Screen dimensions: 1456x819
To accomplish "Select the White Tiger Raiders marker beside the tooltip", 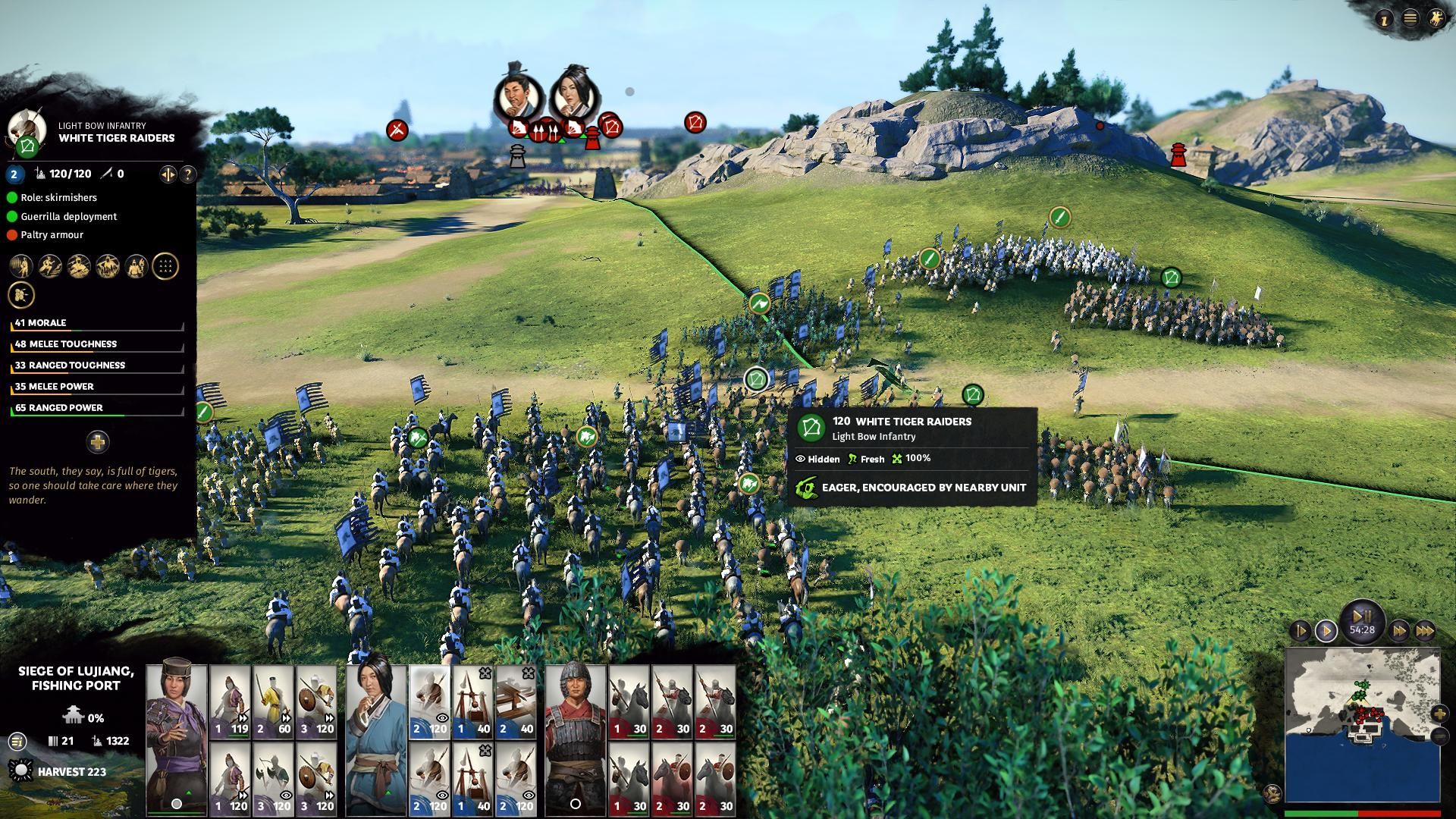I will point(757,379).
